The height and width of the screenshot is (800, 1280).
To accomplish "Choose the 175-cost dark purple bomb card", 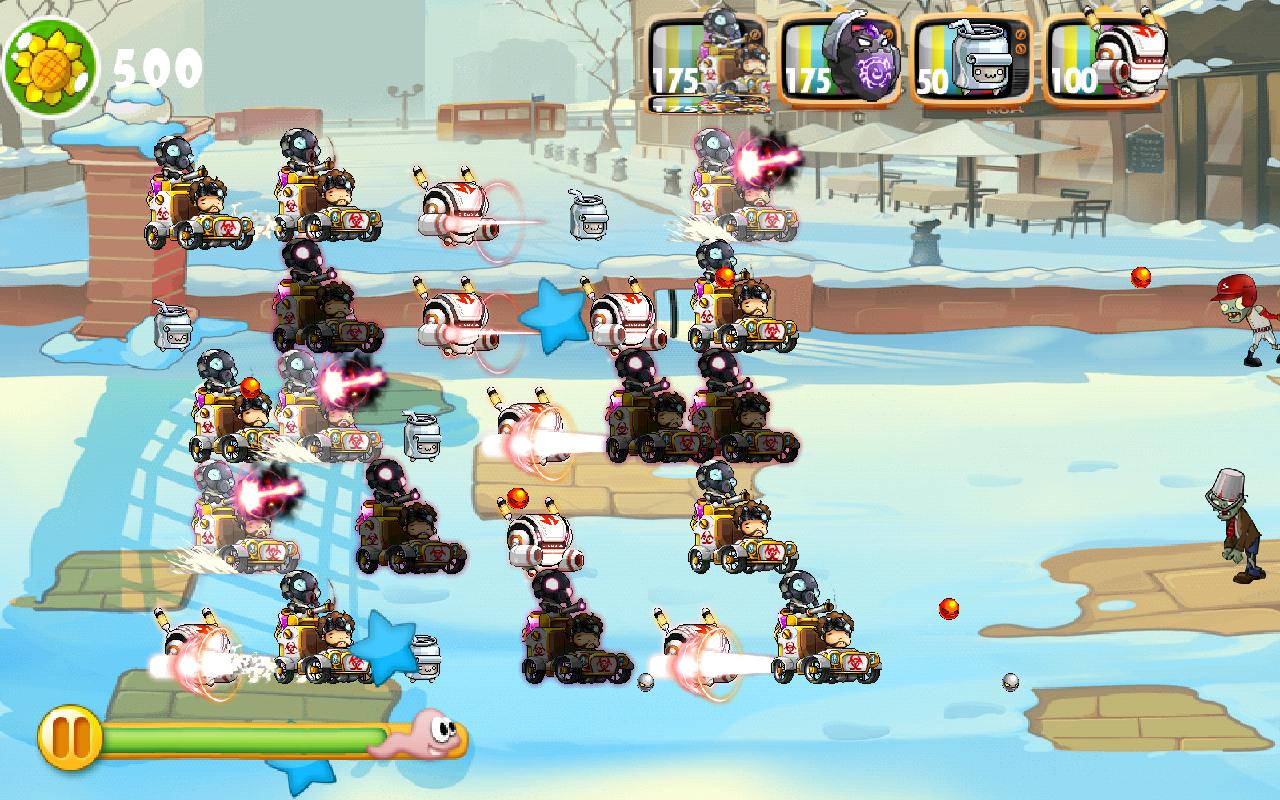I will 840,62.
